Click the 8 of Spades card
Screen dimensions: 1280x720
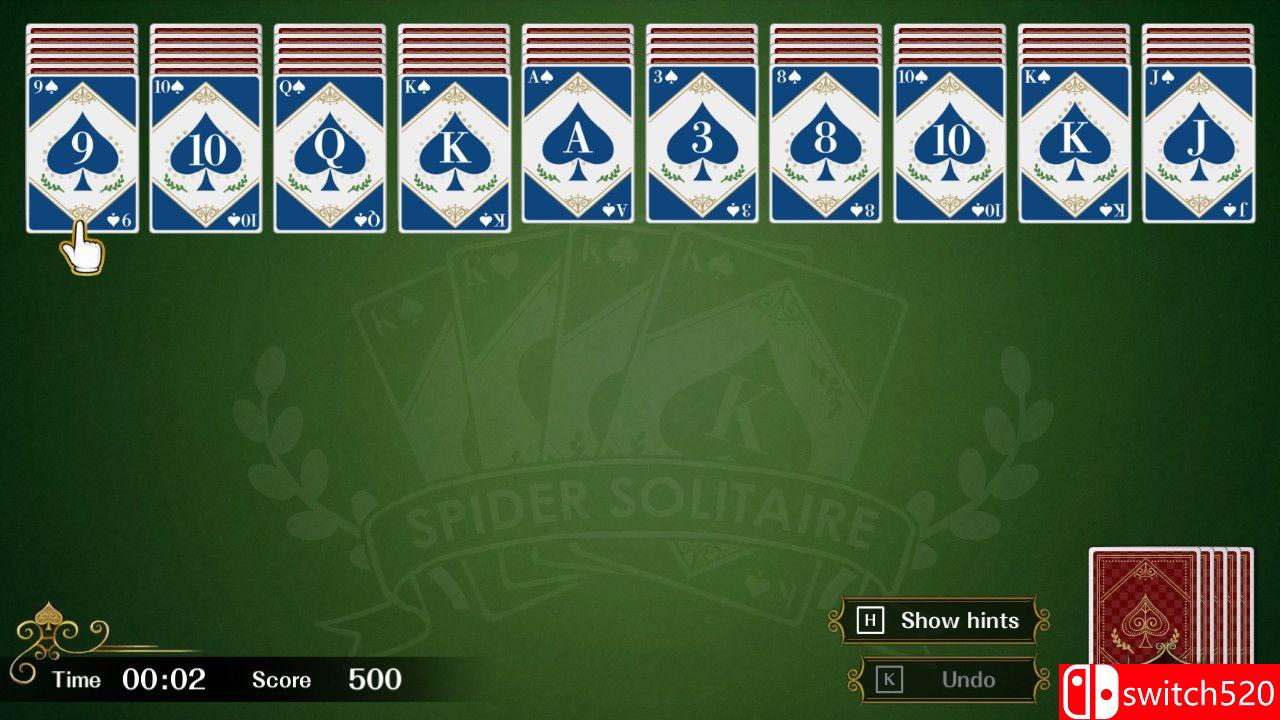(x=826, y=150)
